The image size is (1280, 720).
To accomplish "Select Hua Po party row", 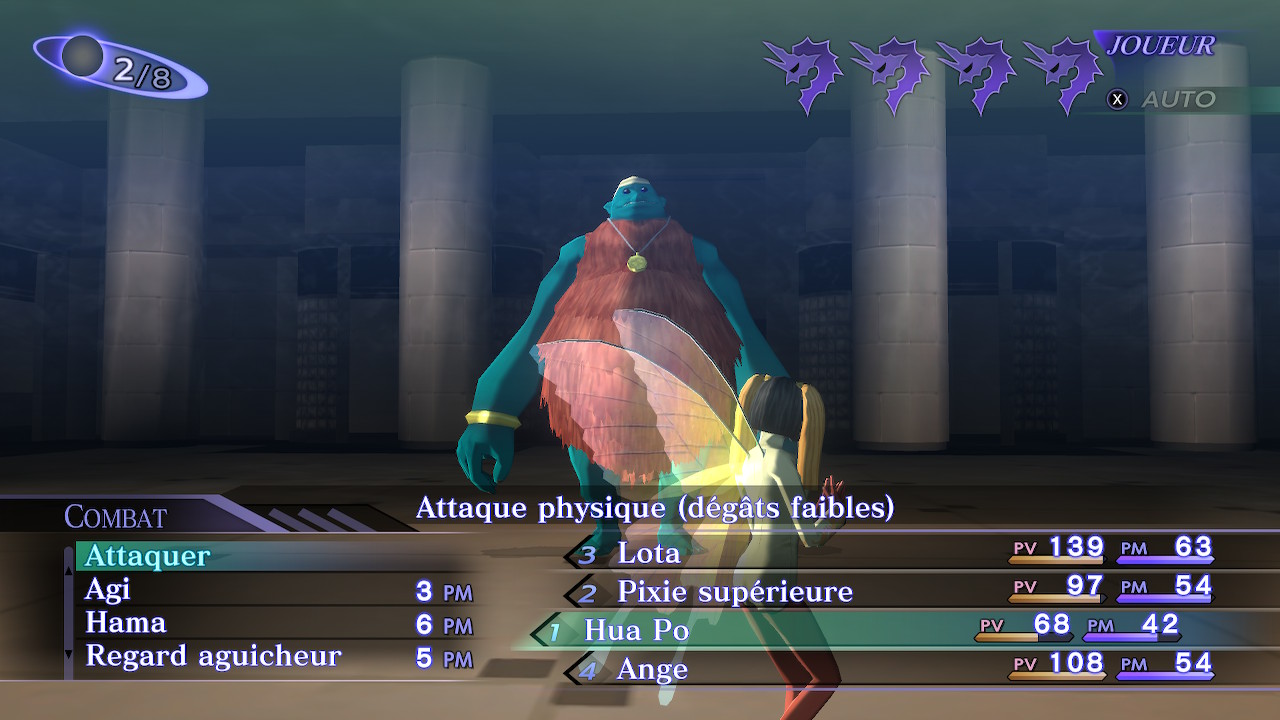I will pos(637,630).
